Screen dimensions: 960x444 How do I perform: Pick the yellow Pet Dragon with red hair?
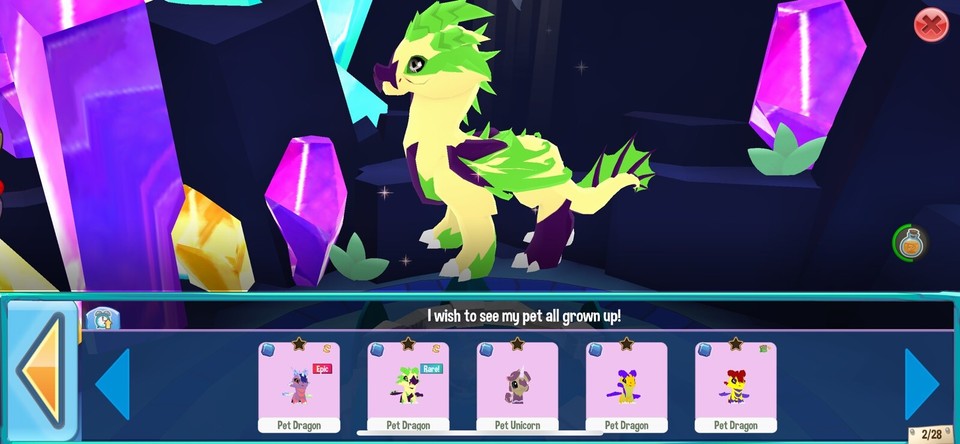[735, 386]
